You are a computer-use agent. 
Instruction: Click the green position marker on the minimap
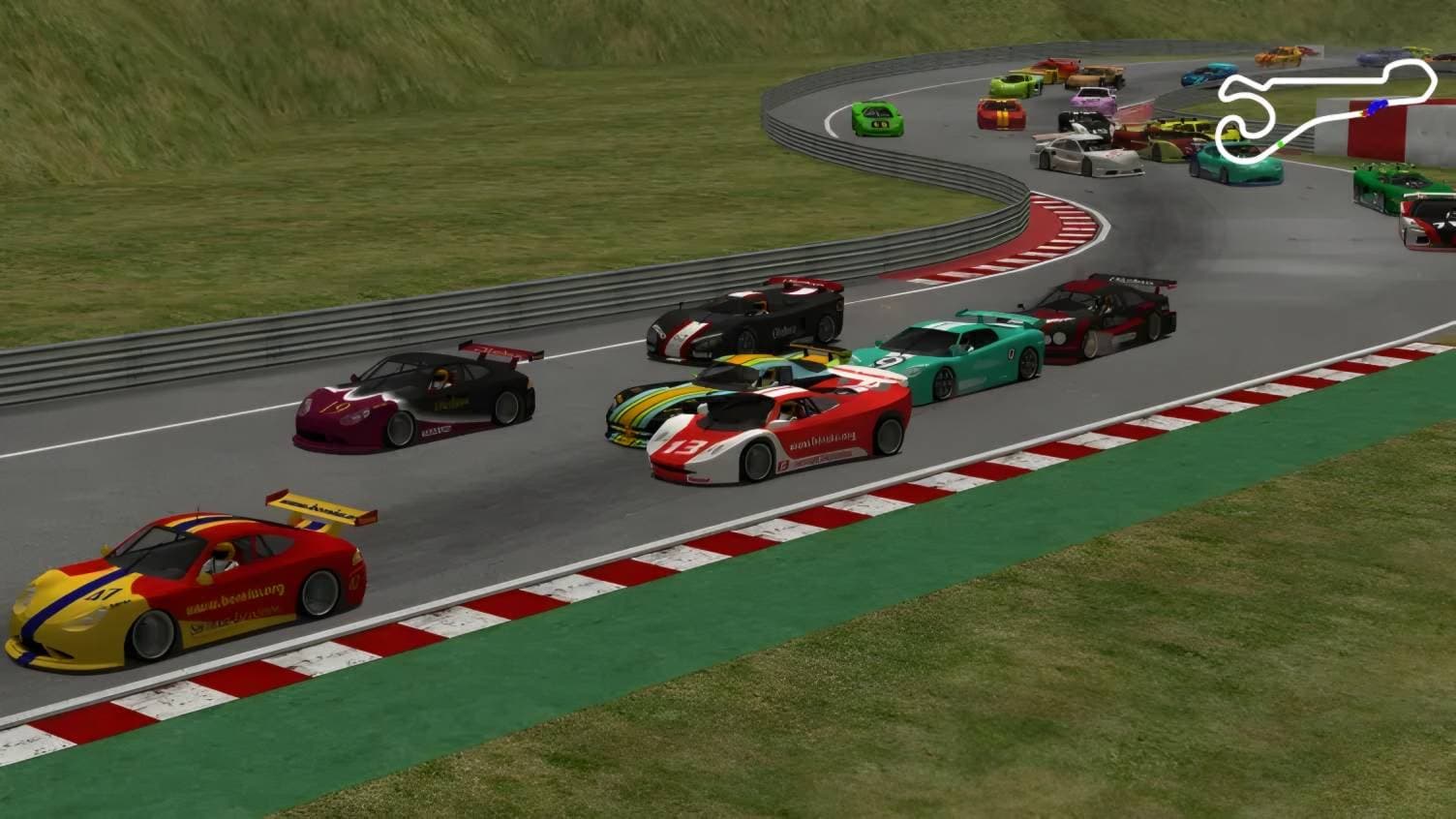[1281, 143]
